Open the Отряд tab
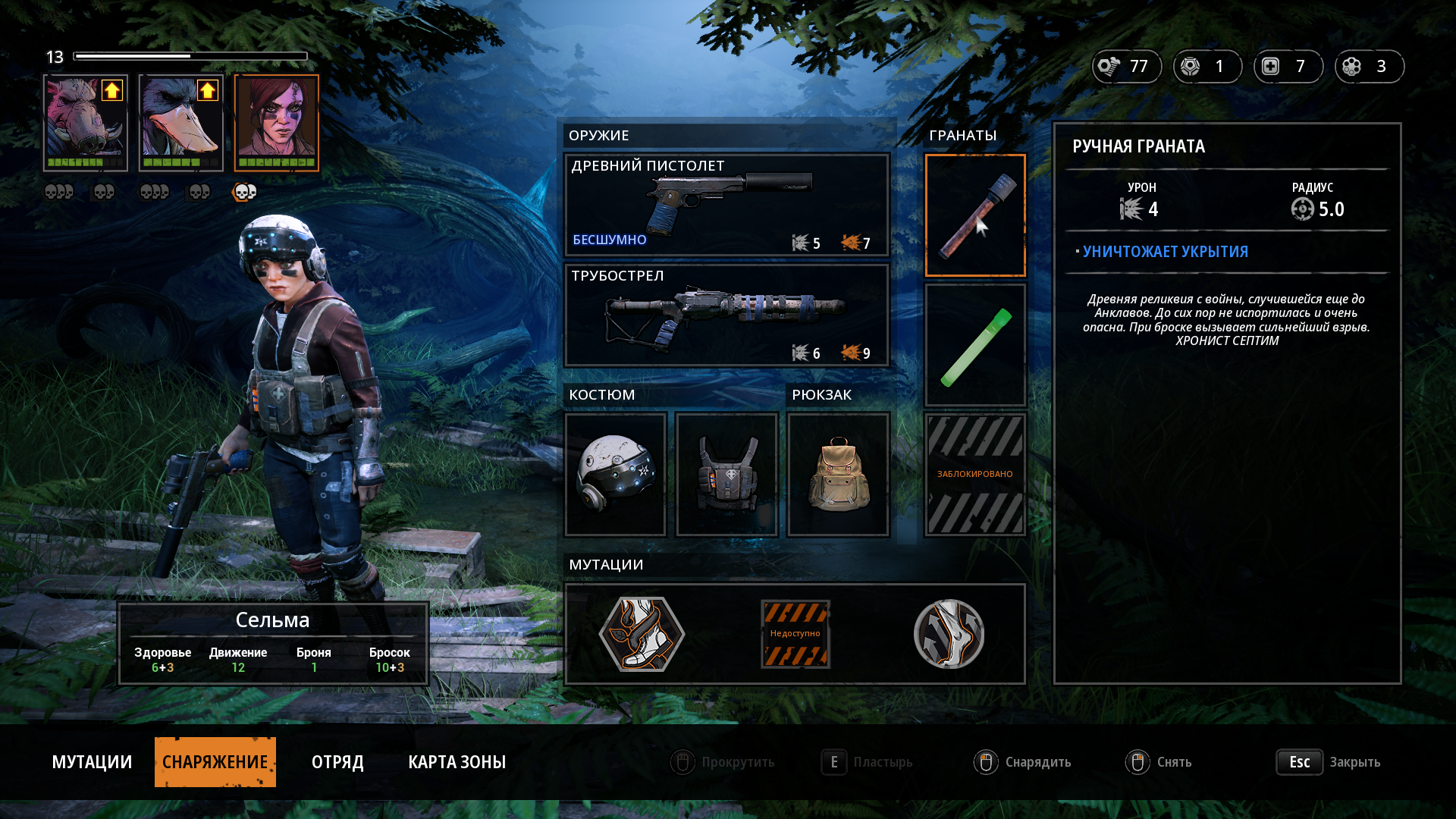The width and height of the screenshot is (1456, 819). pyautogui.click(x=337, y=762)
